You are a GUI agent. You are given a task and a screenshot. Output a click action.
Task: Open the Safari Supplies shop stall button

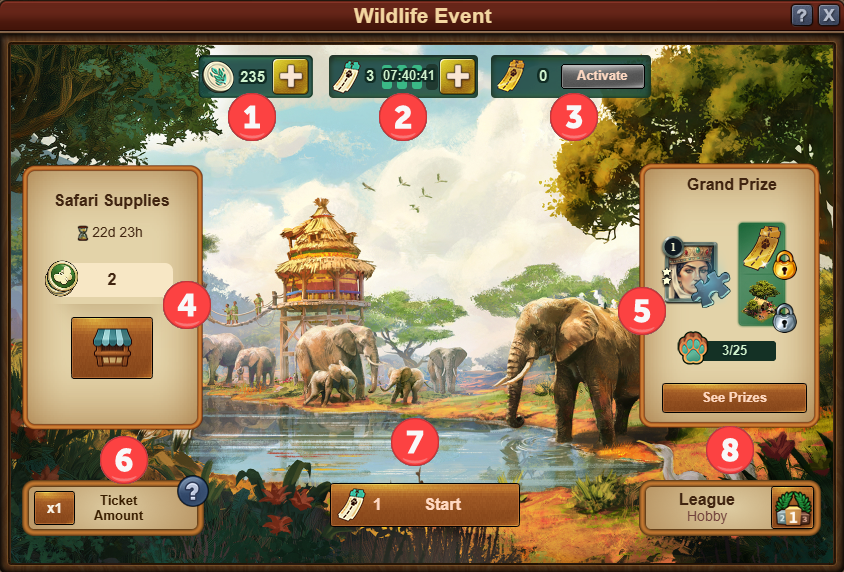(x=112, y=347)
